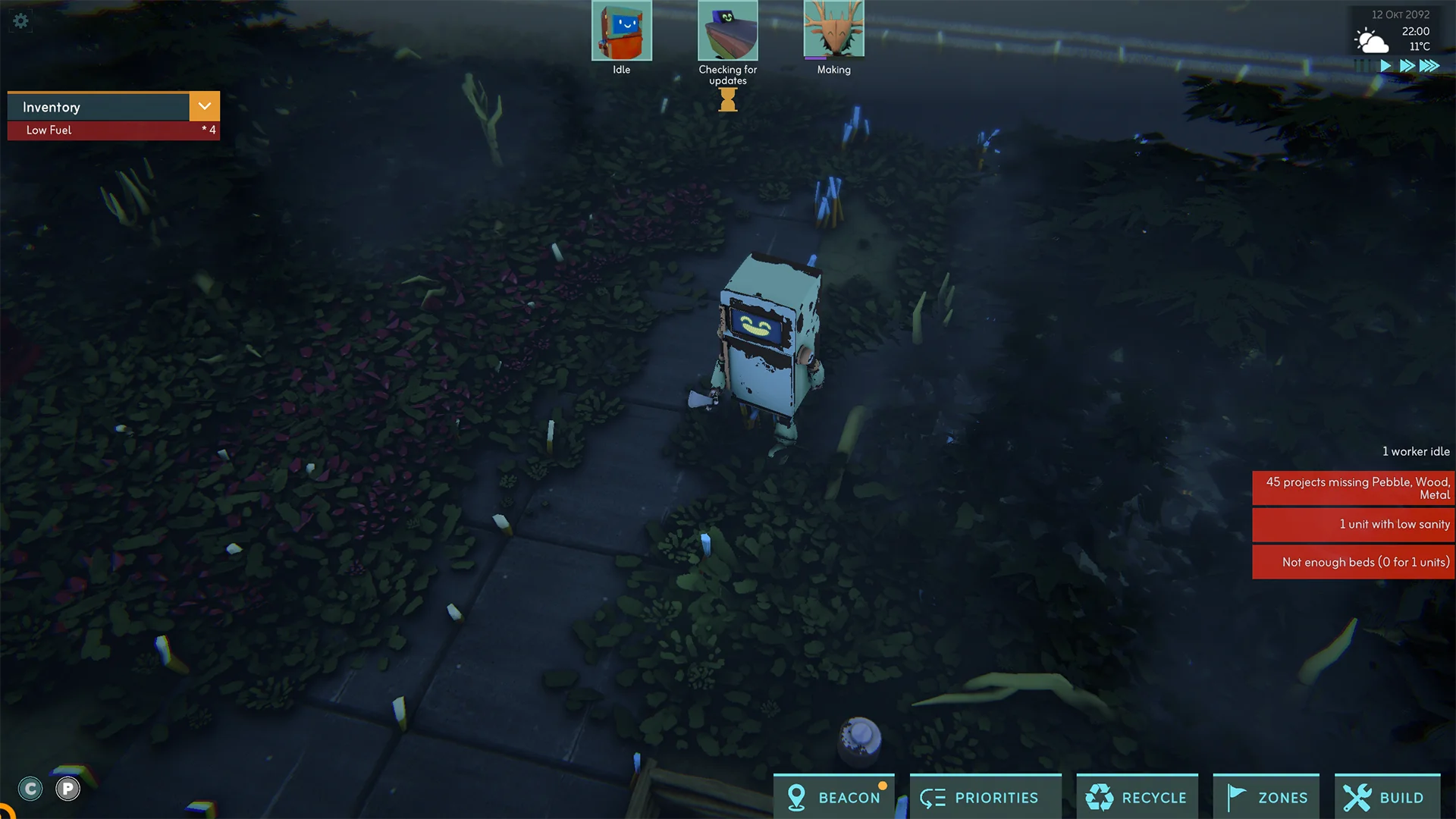
Task: Click the '1 worker idle' notification
Action: [x=1415, y=451]
